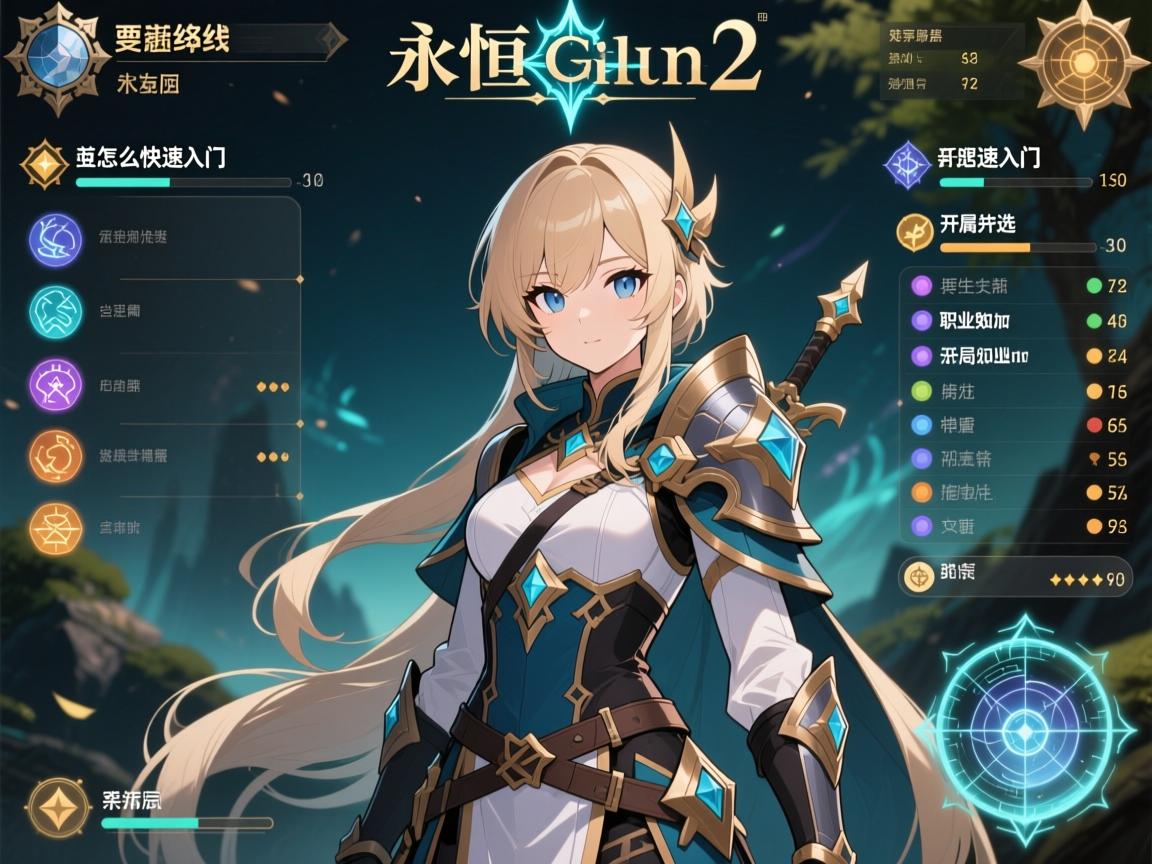Select the orange spiral skill icon
The height and width of the screenshot is (864, 1152).
(x=56, y=457)
